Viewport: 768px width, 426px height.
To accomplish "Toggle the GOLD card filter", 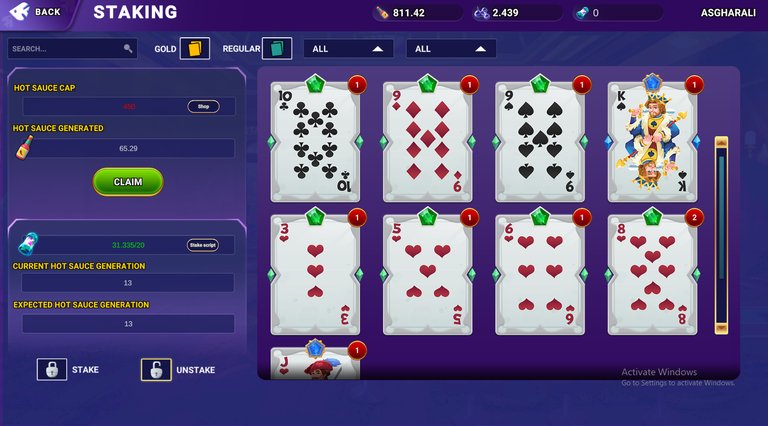I will [194, 49].
